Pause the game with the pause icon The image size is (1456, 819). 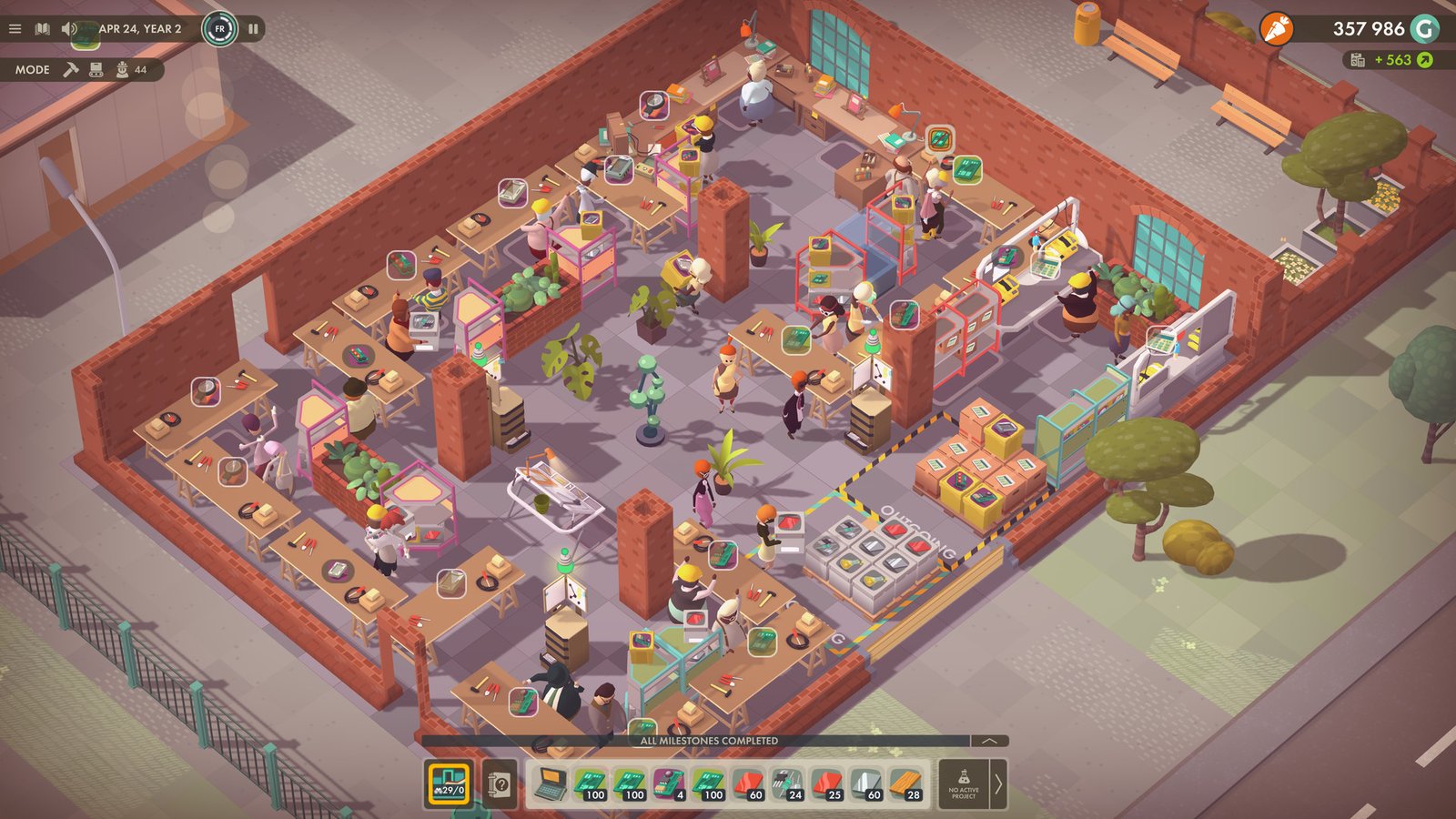click(x=253, y=28)
